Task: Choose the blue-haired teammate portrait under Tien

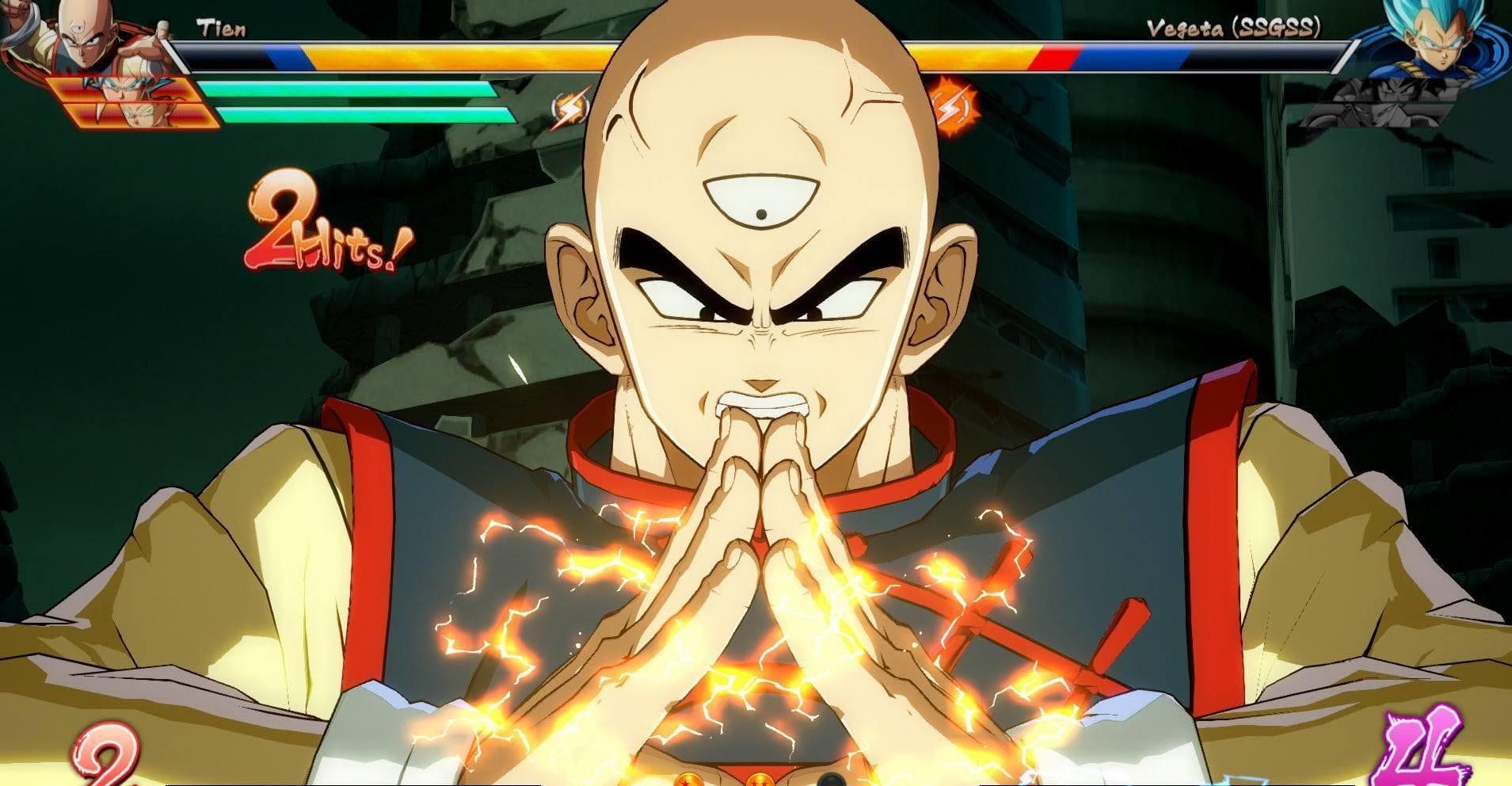Action: tap(127, 87)
